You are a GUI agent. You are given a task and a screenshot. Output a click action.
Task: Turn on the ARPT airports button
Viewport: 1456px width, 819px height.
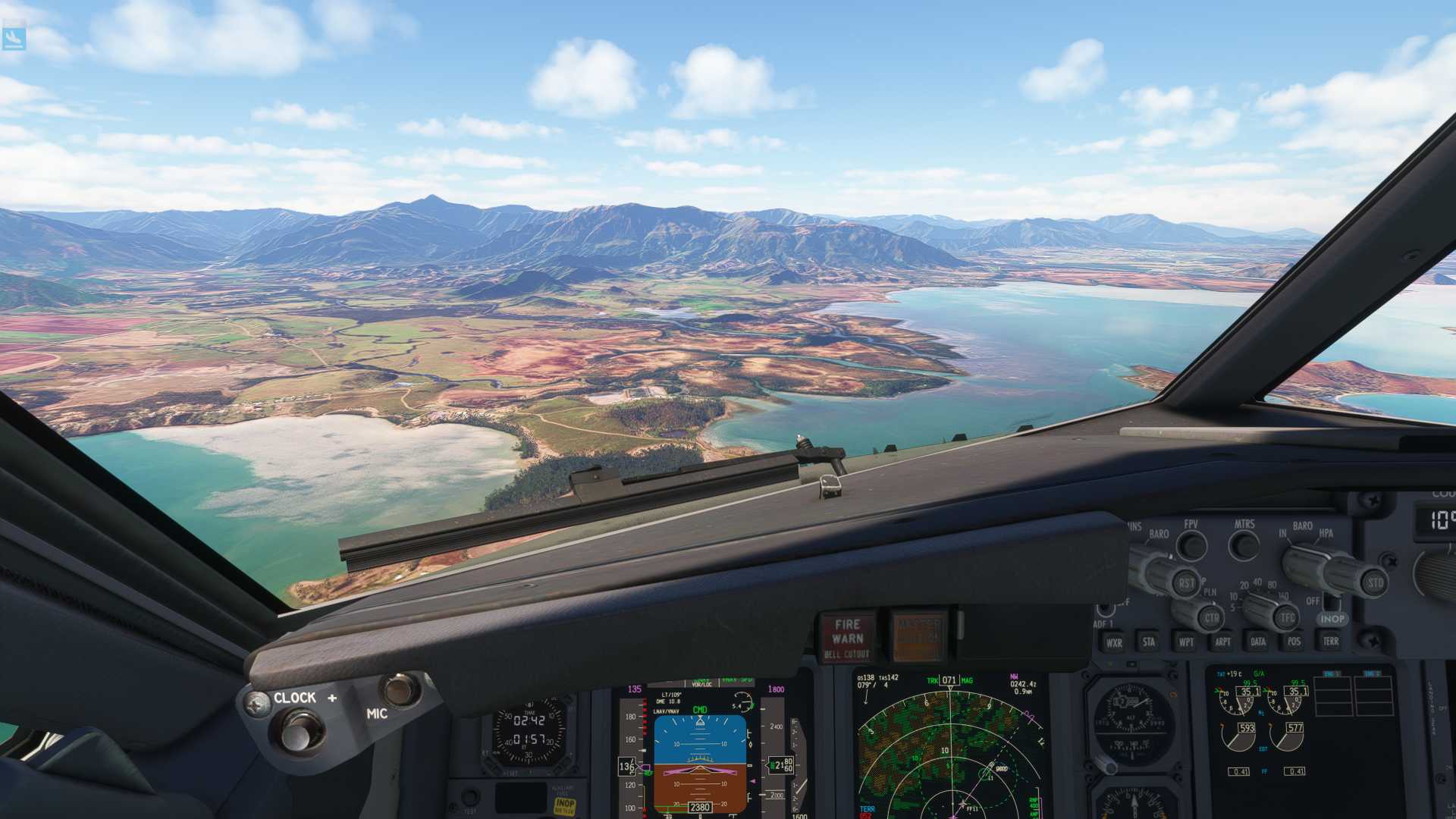point(1222,642)
